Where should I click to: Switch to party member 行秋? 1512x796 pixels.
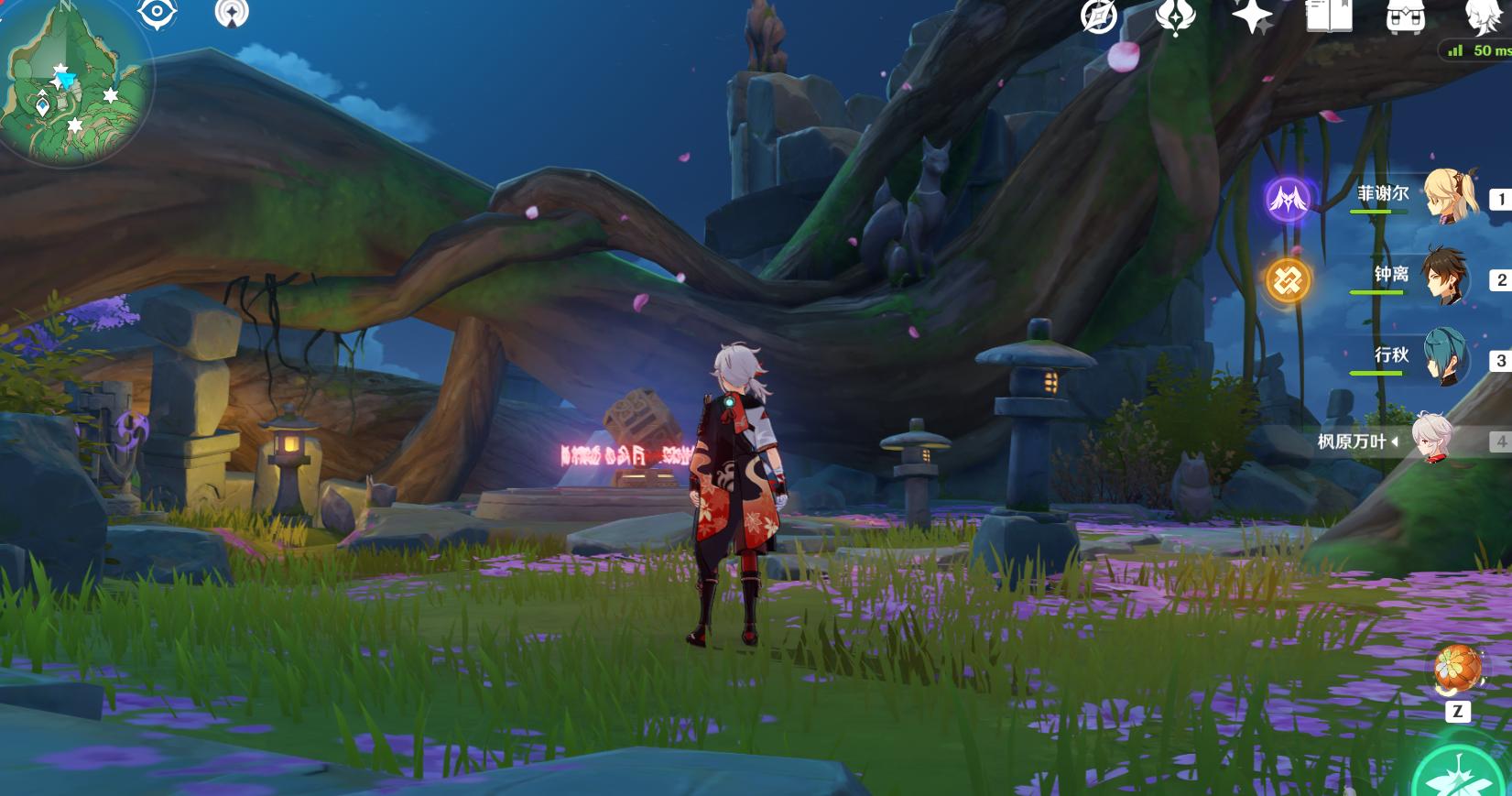1447,356
